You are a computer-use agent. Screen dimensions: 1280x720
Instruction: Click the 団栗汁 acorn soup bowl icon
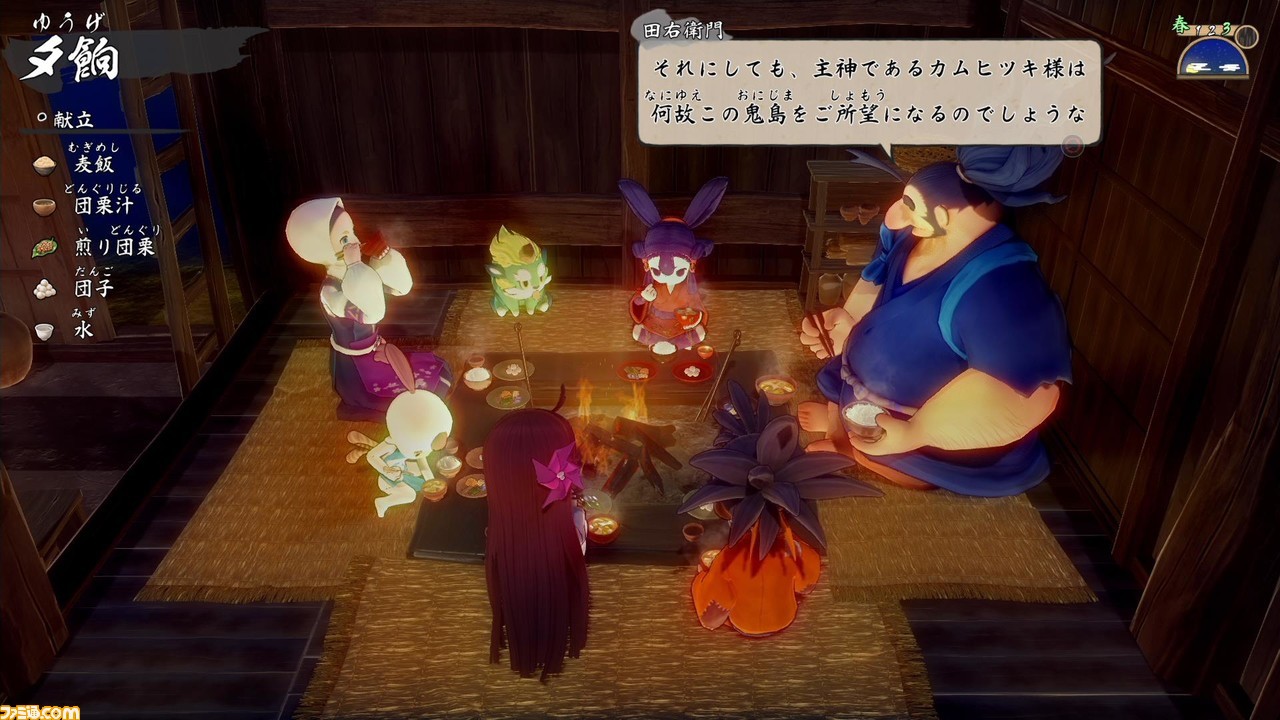click(x=42, y=204)
